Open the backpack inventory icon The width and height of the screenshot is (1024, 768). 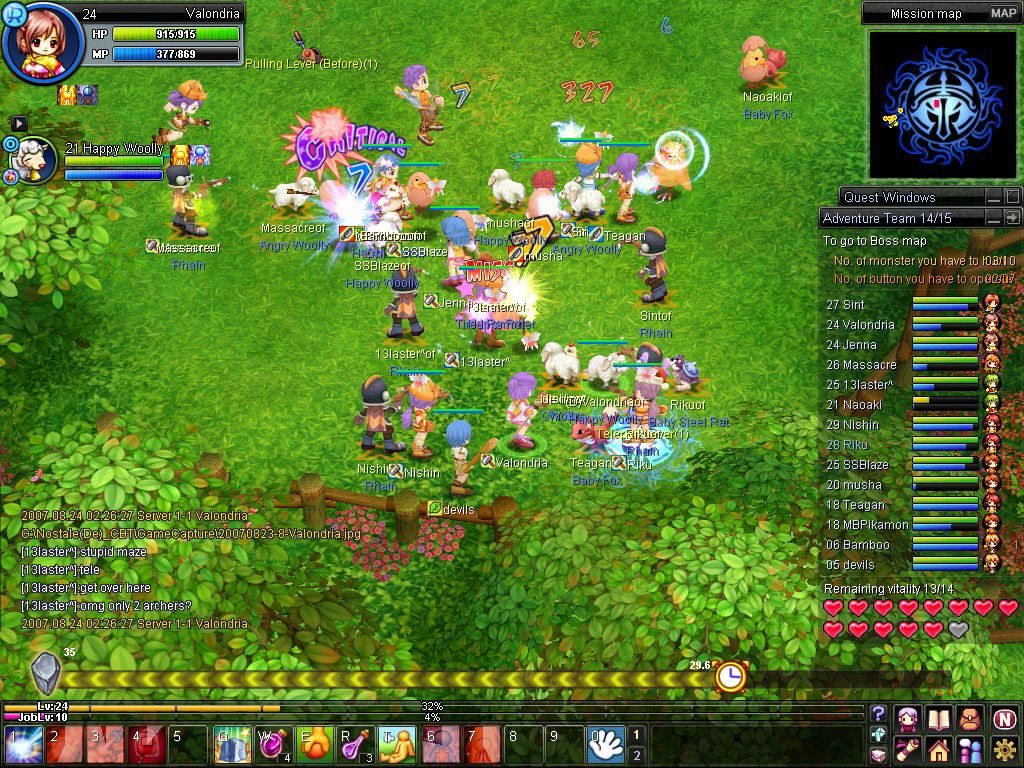(970, 718)
